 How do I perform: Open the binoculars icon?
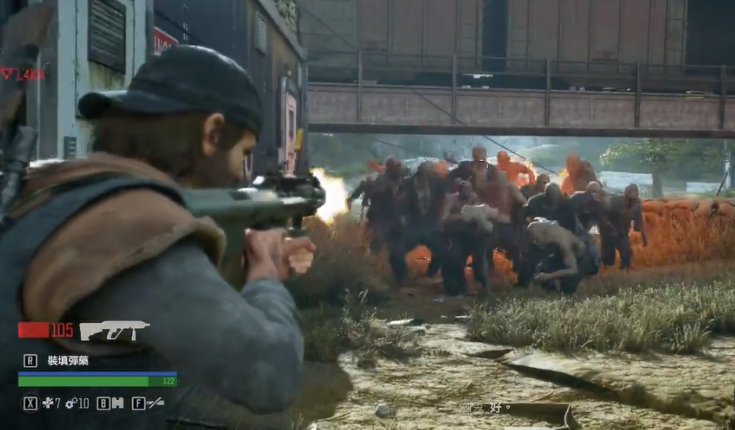(116, 403)
